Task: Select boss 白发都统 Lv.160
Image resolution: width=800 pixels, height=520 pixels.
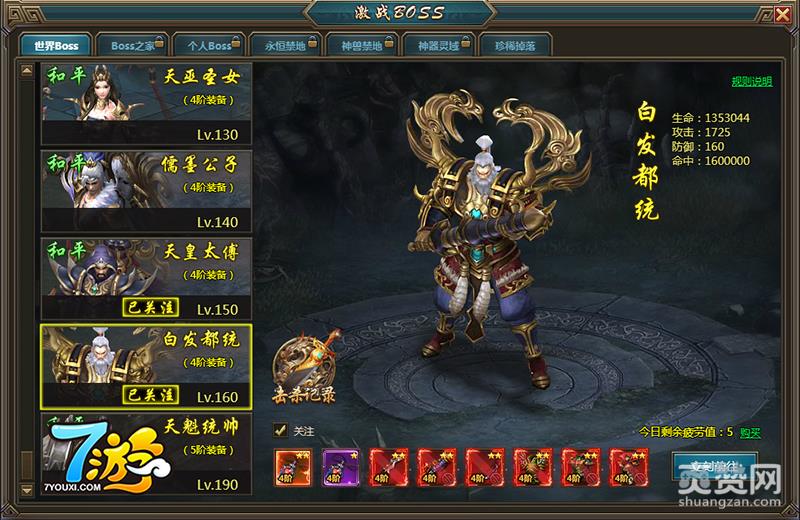Action: [x=146, y=366]
